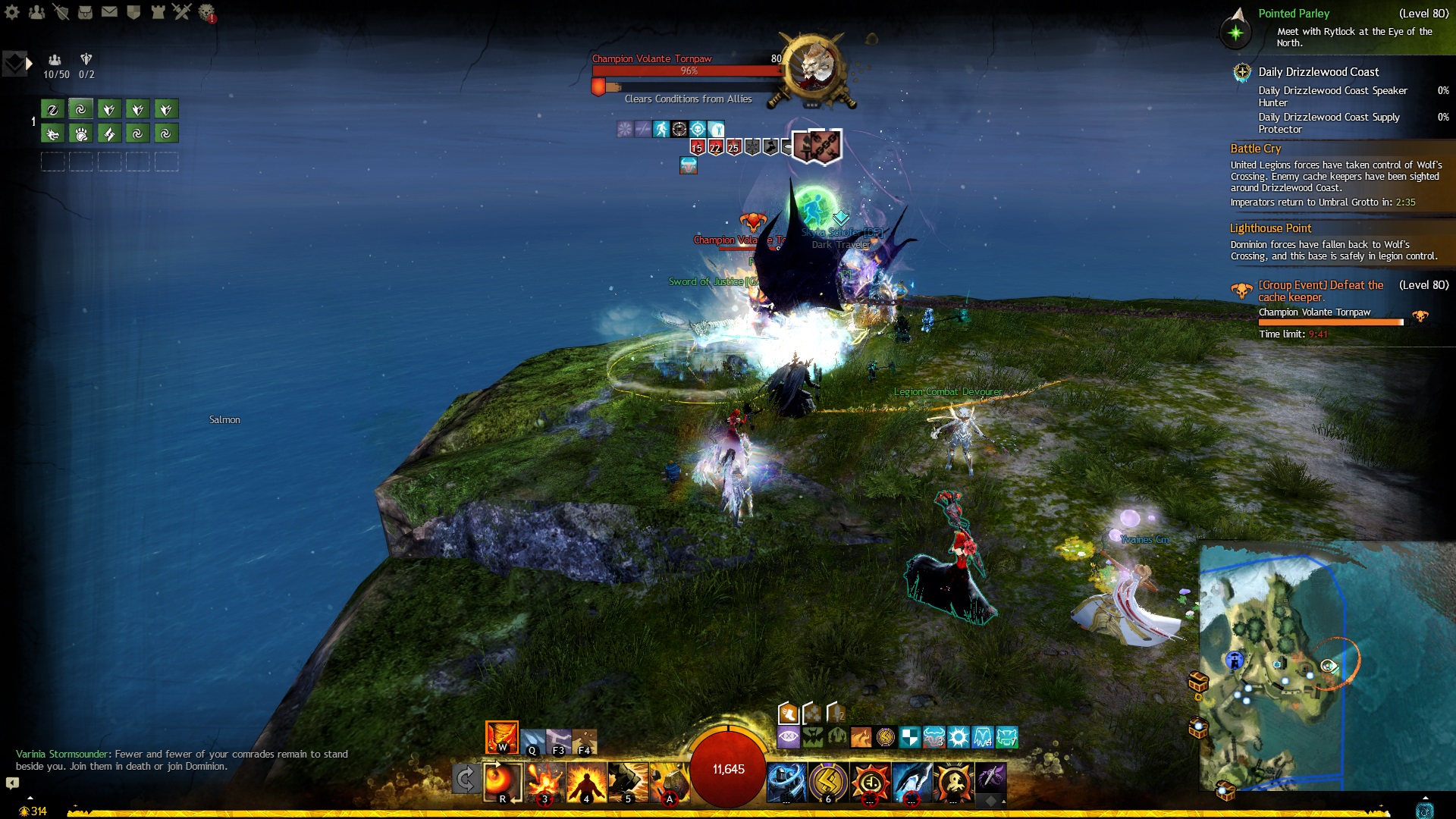The image size is (1456, 819).
Task: Activate the fiery swirl weapon skill R
Action: (502, 780)
